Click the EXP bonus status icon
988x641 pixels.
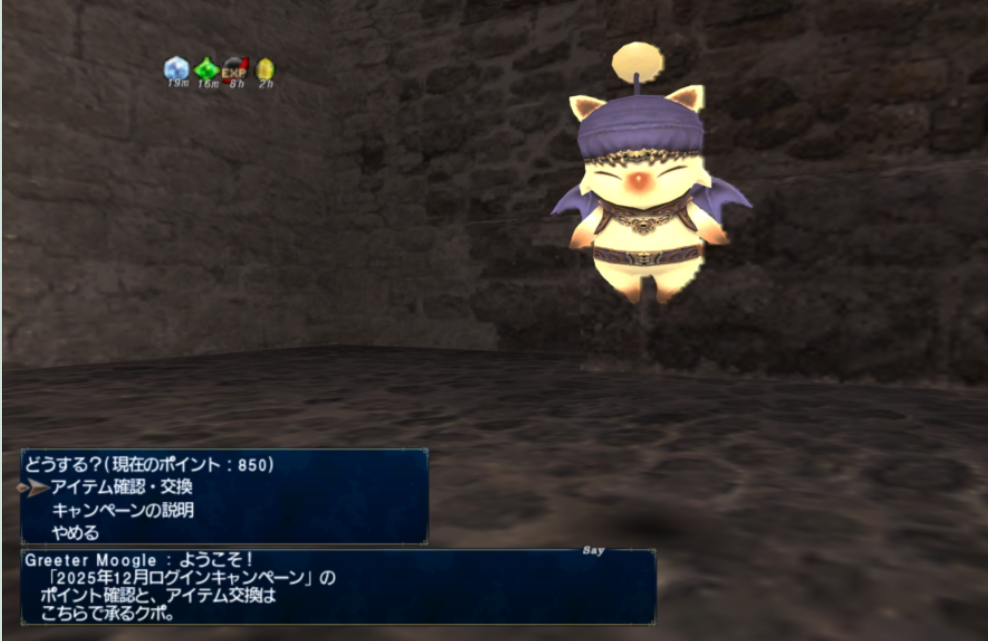coord(235,68)
